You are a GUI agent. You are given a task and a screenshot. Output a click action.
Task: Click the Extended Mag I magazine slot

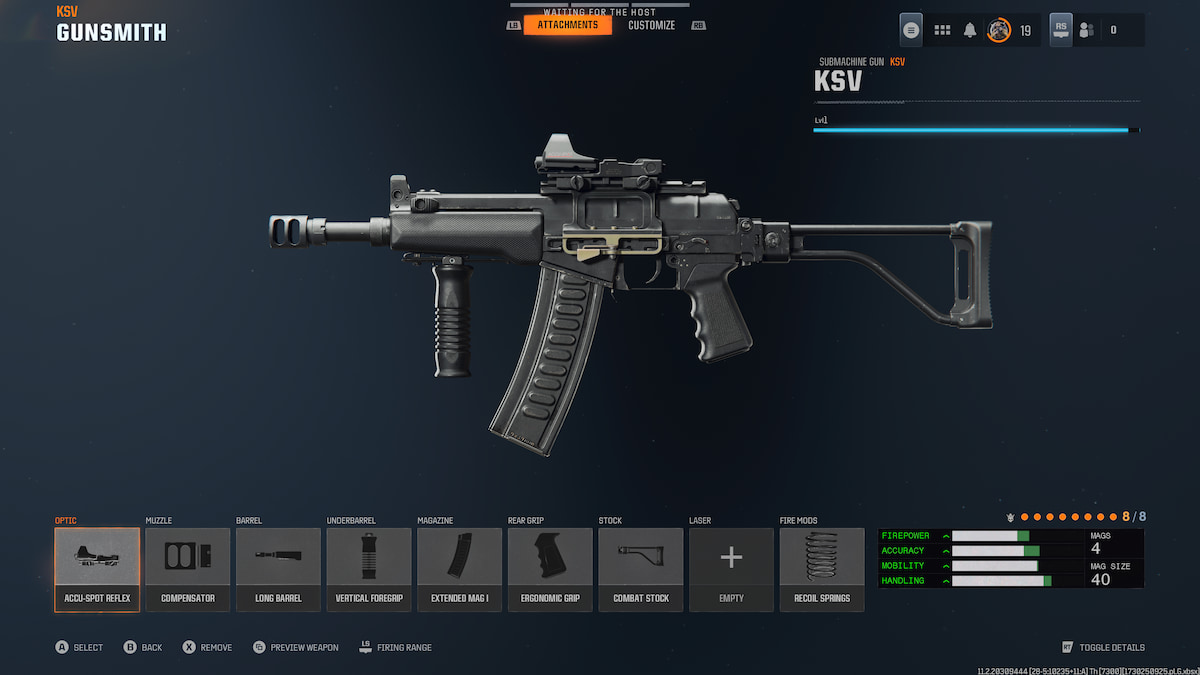[x=460, y=568]
